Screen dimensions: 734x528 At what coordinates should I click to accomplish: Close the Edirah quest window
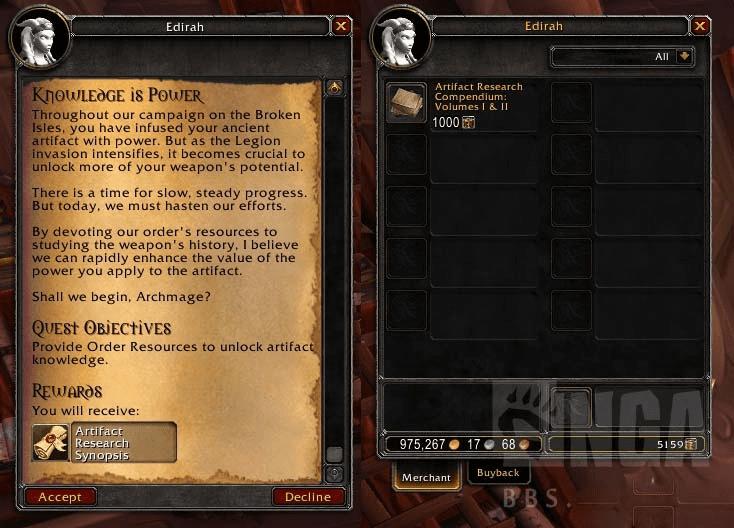[342, 26]
